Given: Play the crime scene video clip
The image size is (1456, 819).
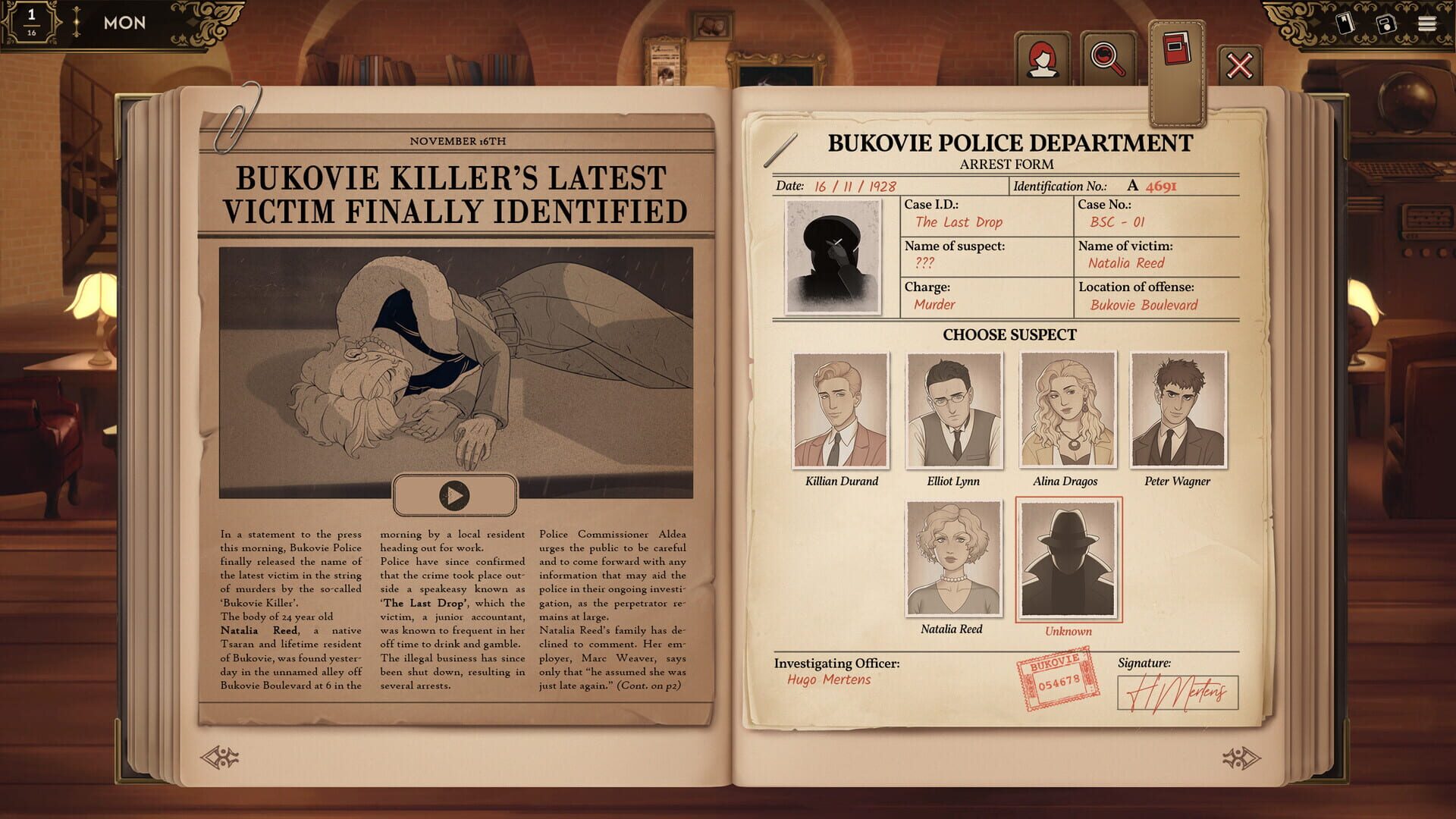Looking at the screenshot, I should [455, 494].
